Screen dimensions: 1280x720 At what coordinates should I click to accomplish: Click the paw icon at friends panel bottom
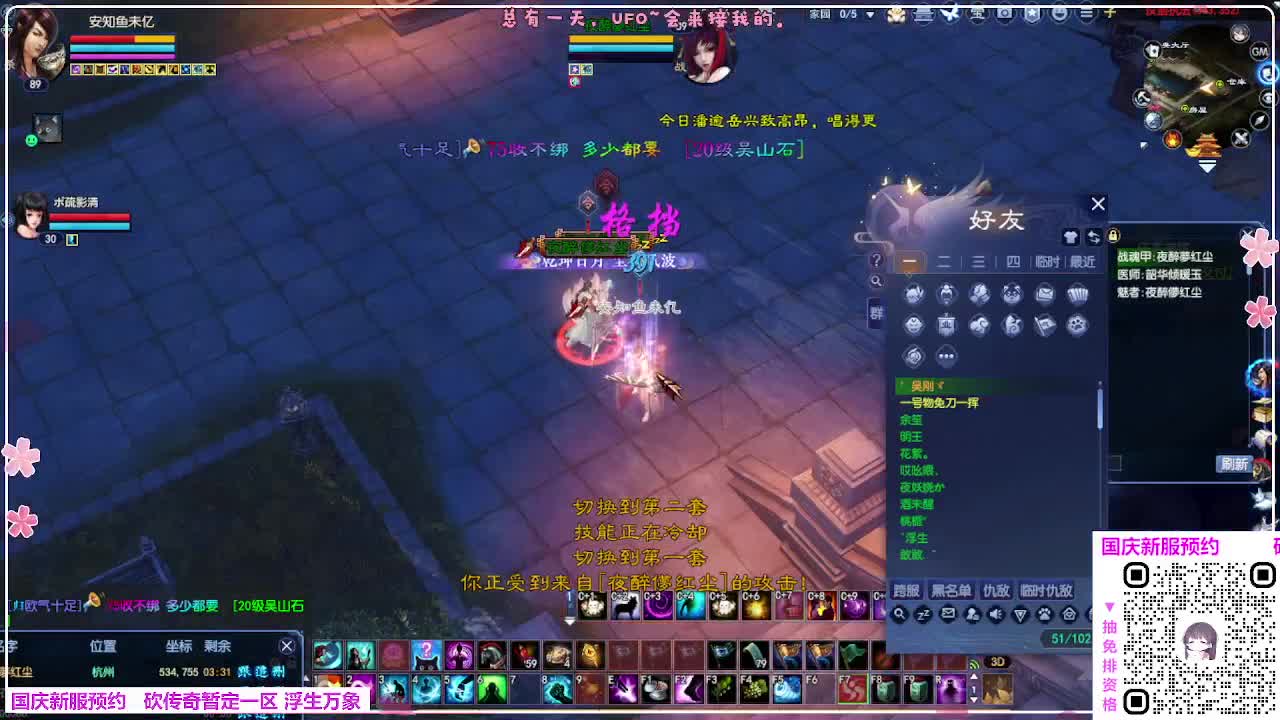pos(1044,614)
